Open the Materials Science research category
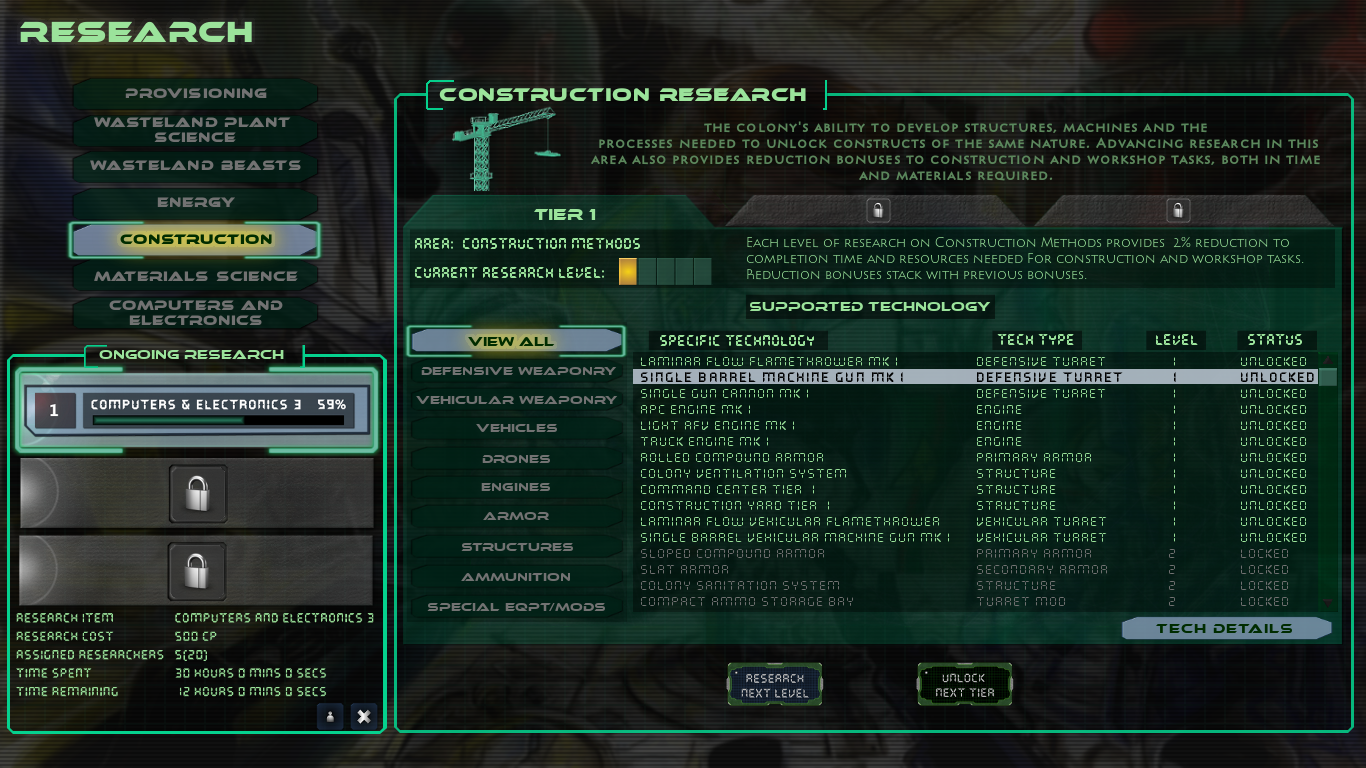This screenshot has height=768, width=1366. click(x=194, y=276)
